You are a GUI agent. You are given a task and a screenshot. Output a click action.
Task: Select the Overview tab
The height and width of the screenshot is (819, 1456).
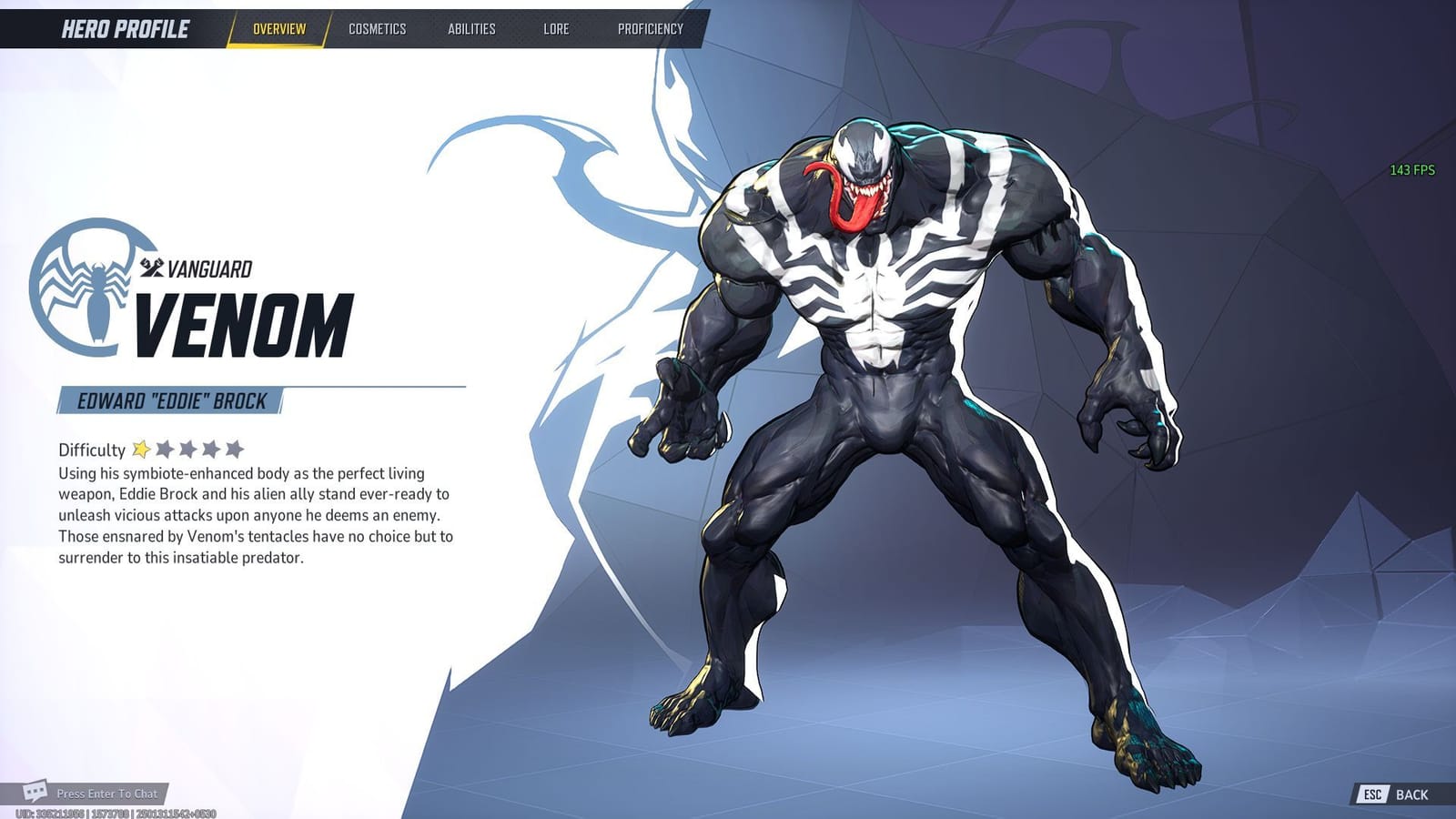click(x=277, y=28)
